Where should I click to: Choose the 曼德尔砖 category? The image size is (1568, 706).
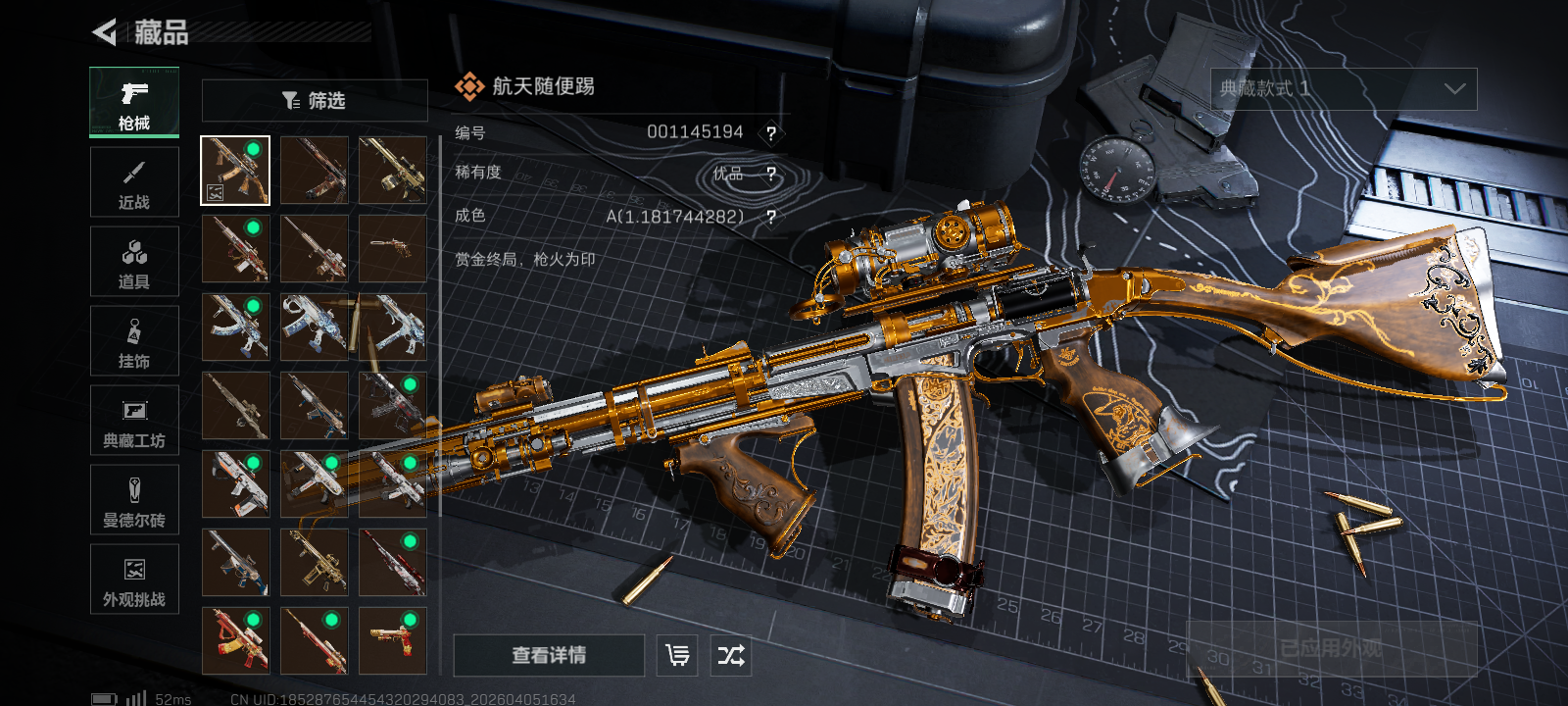tap(134, 500)
